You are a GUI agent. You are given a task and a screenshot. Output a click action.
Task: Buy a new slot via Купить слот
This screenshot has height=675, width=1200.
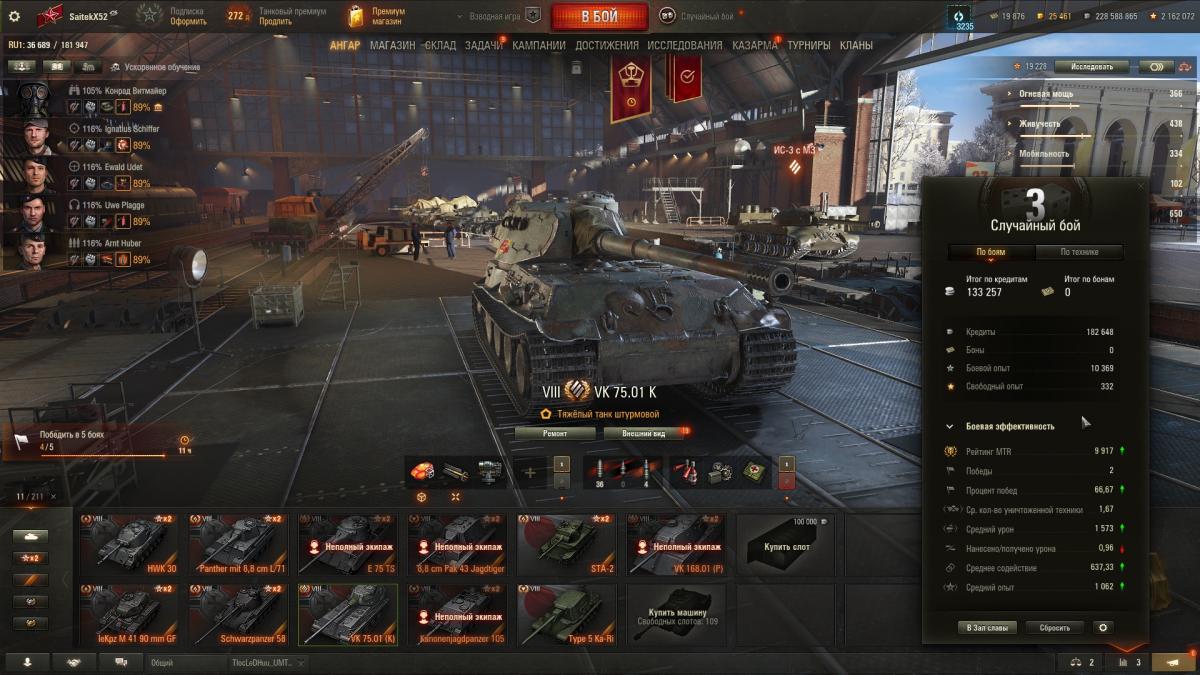tap(784, 545)
